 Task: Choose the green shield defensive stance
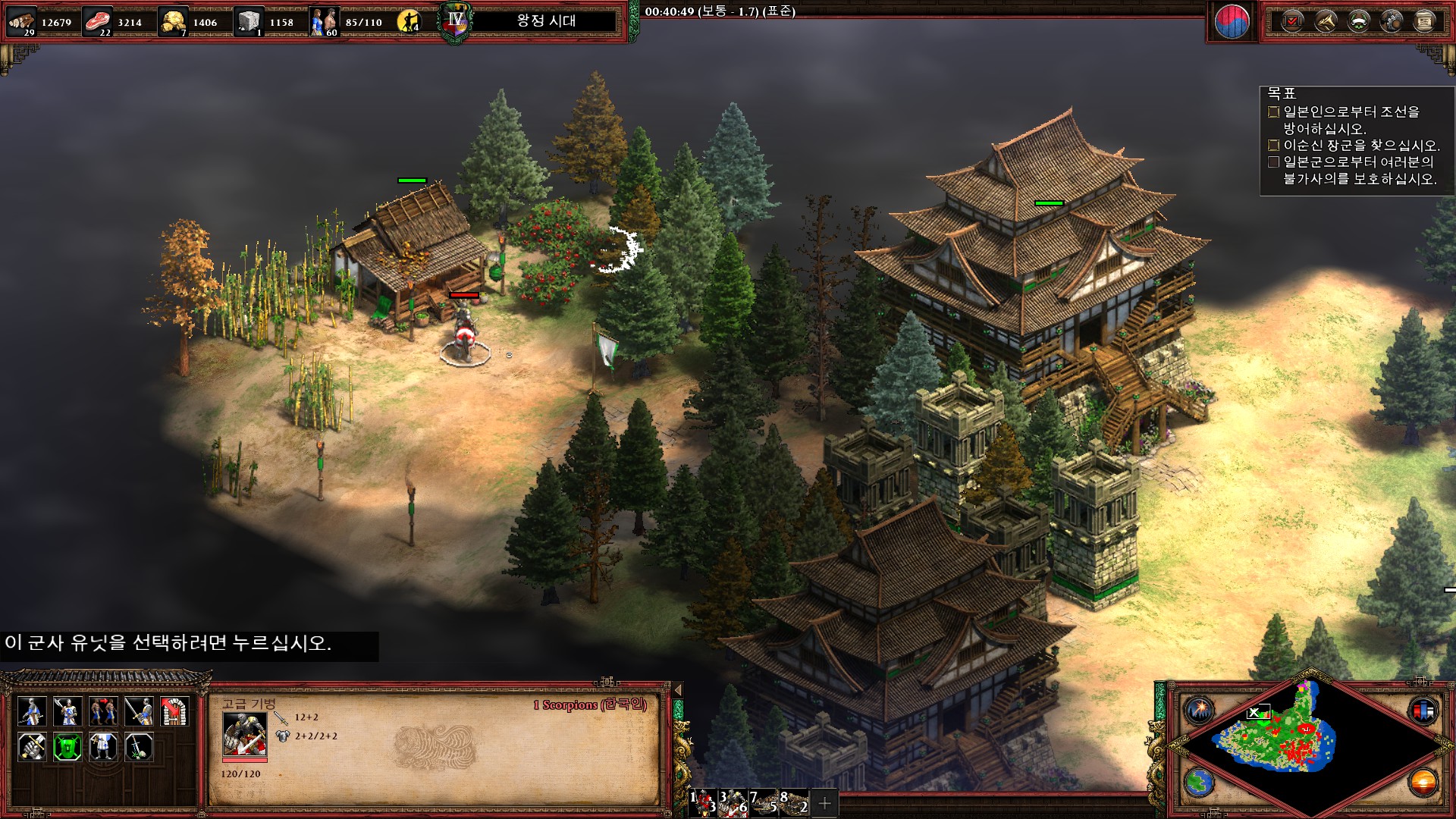point(67,748)
